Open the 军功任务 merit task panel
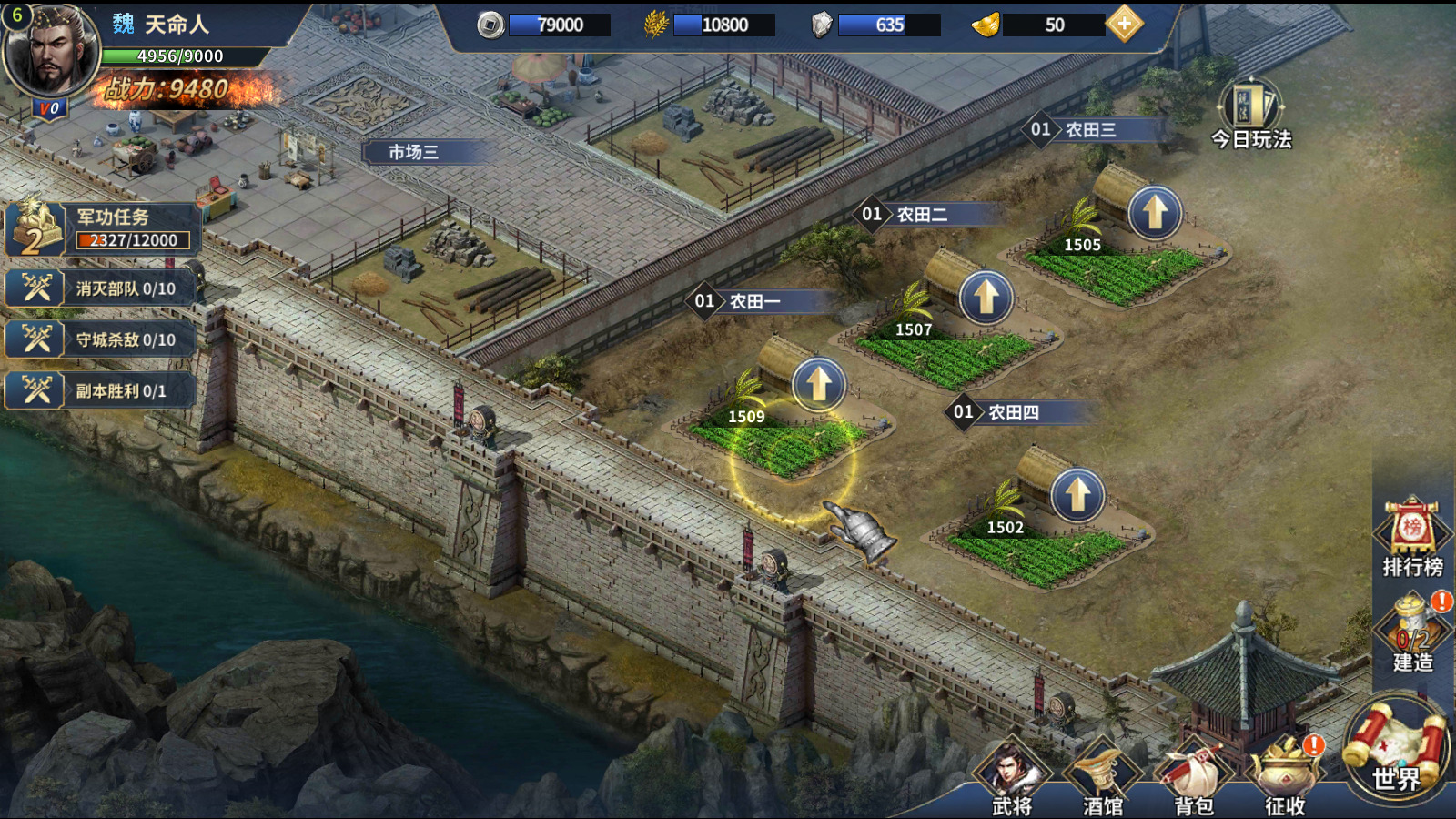This screenshot has width=1456, height=819. point(102,228)
